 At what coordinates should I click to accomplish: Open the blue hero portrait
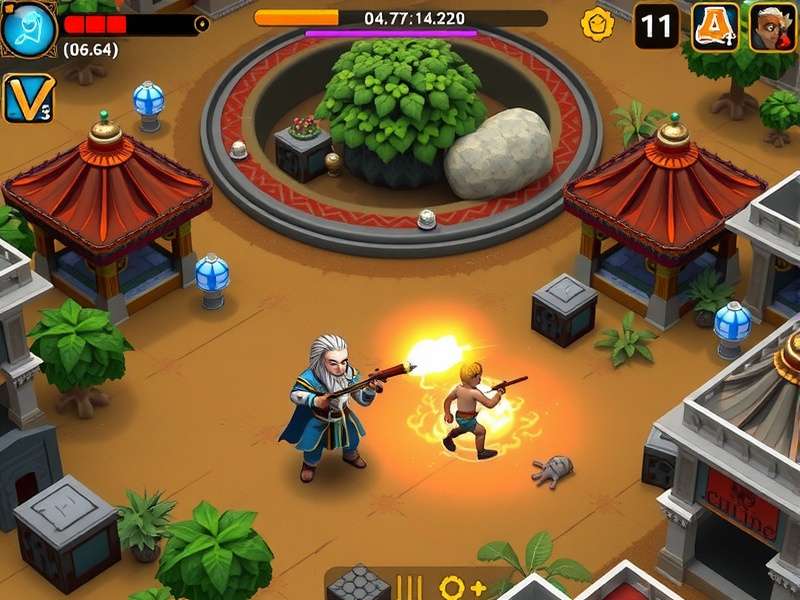click(x=28, y=28)
